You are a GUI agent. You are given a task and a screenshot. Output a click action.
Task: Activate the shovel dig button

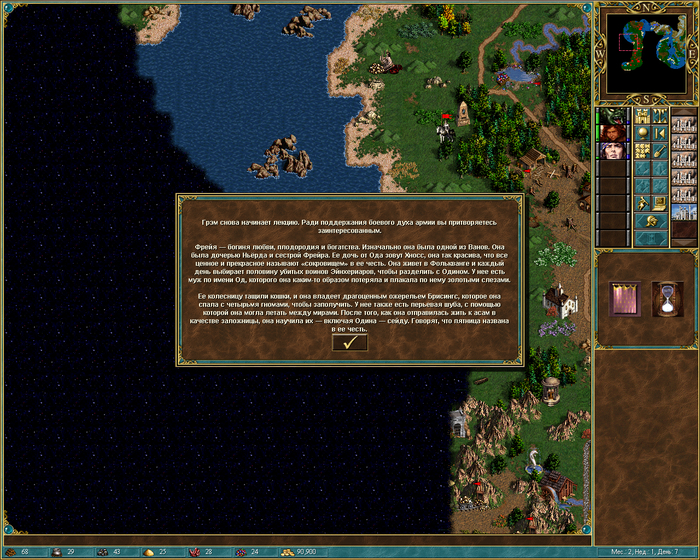[661, 150]
